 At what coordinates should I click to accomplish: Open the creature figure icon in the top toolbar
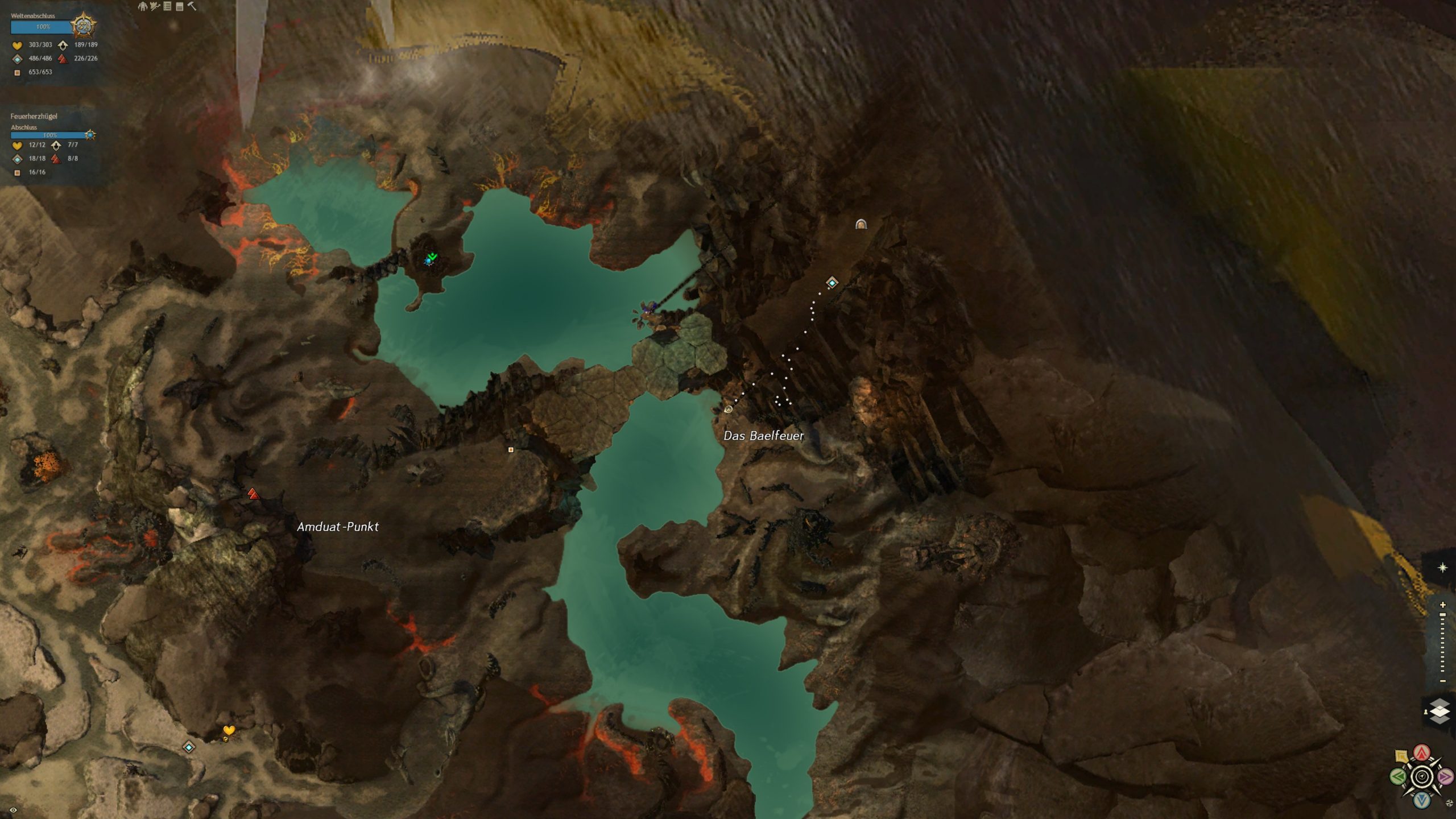142,6
